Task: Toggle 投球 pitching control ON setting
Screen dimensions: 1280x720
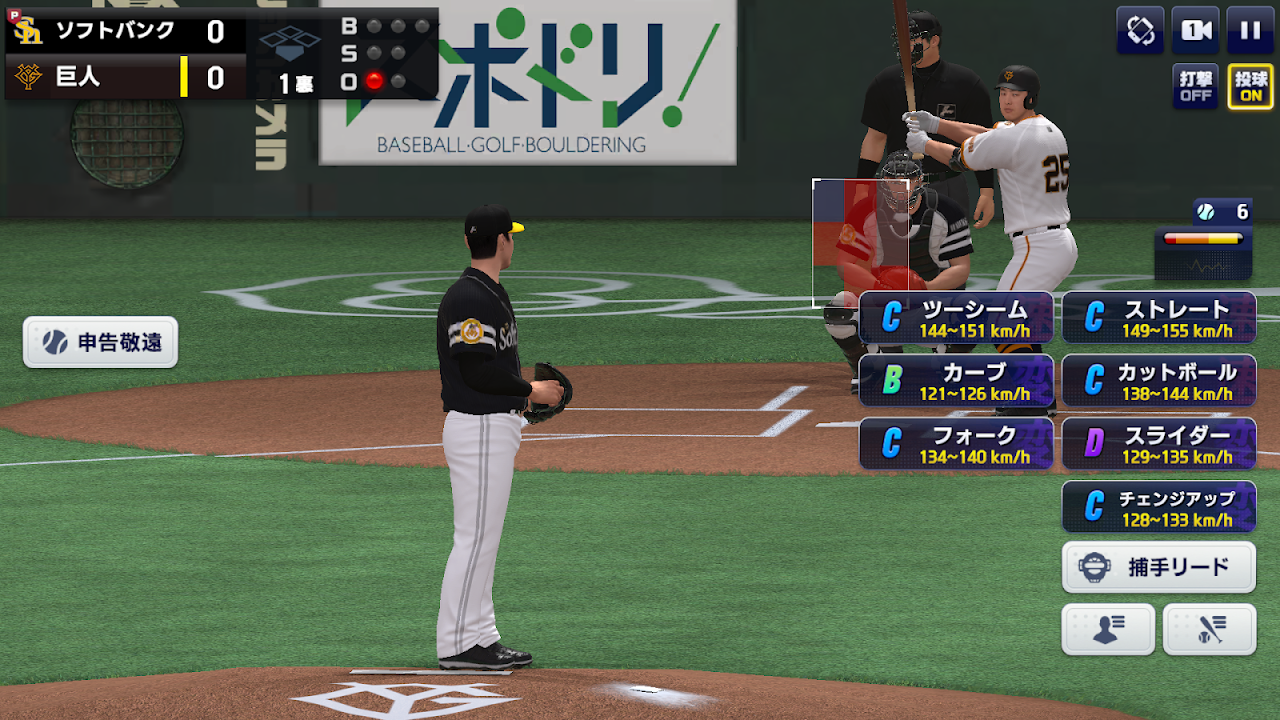Action: click(x=1250, y=87)
